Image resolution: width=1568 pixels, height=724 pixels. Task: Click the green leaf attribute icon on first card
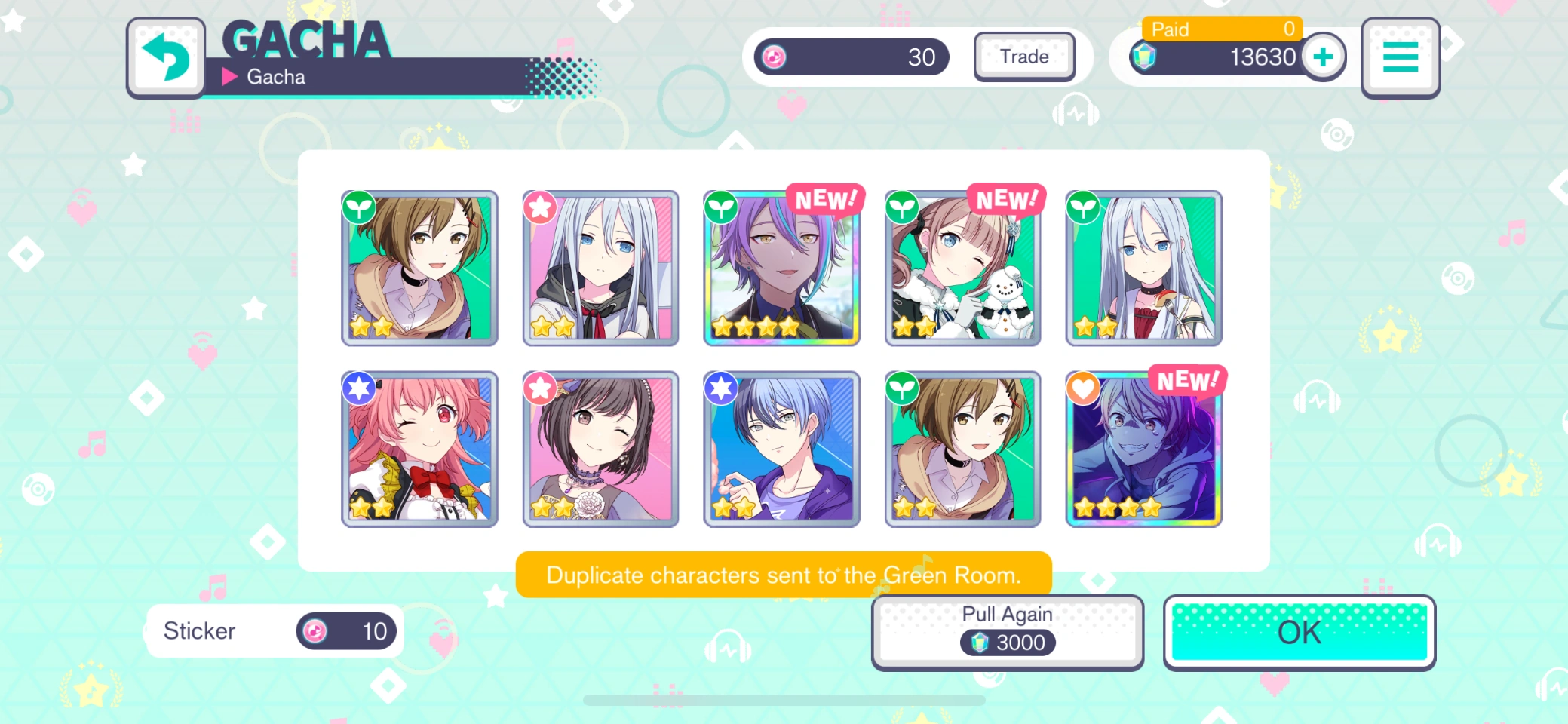tap(358, 207)
